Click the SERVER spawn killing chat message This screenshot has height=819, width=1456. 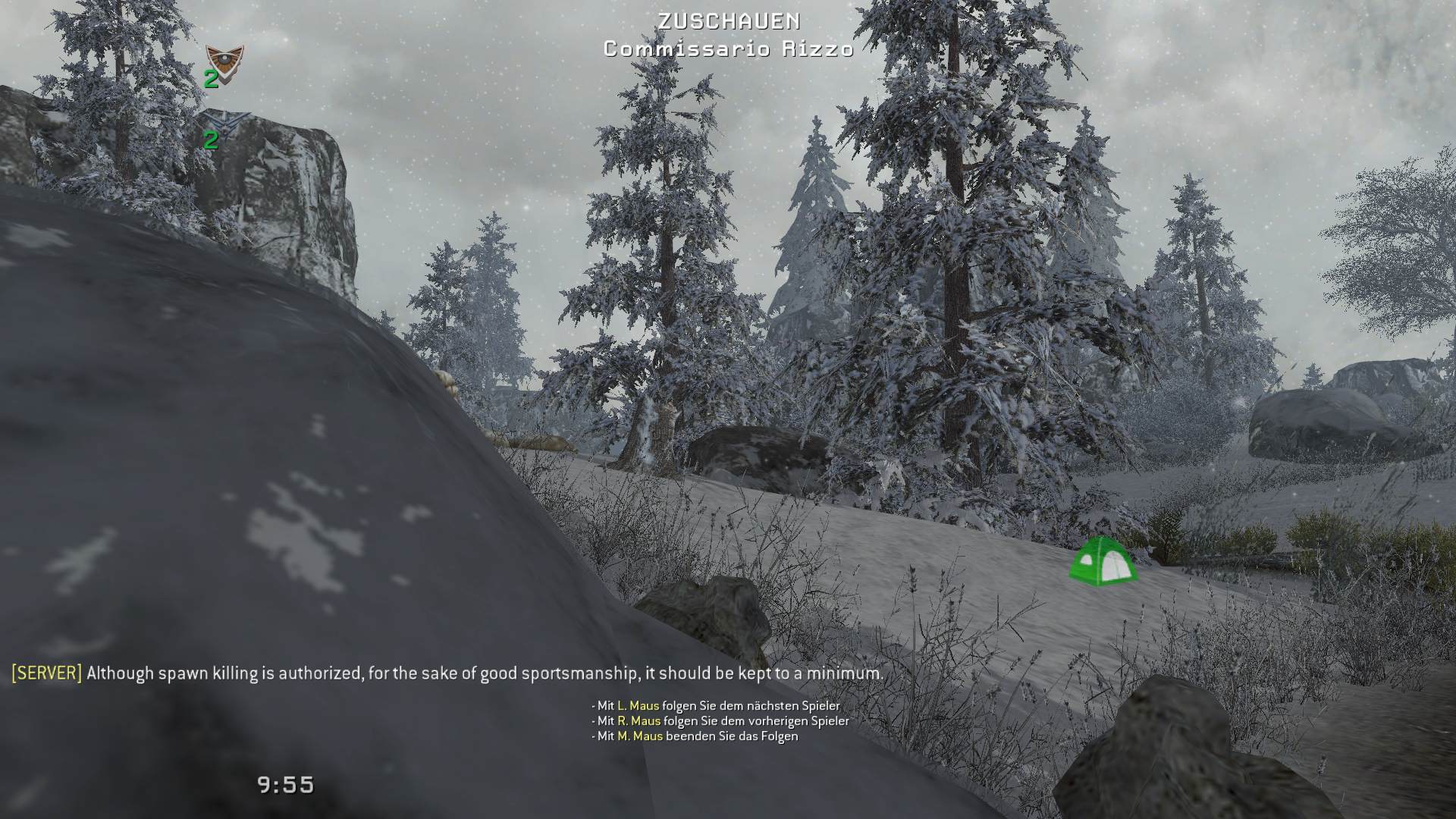click(x=447, y=673)
